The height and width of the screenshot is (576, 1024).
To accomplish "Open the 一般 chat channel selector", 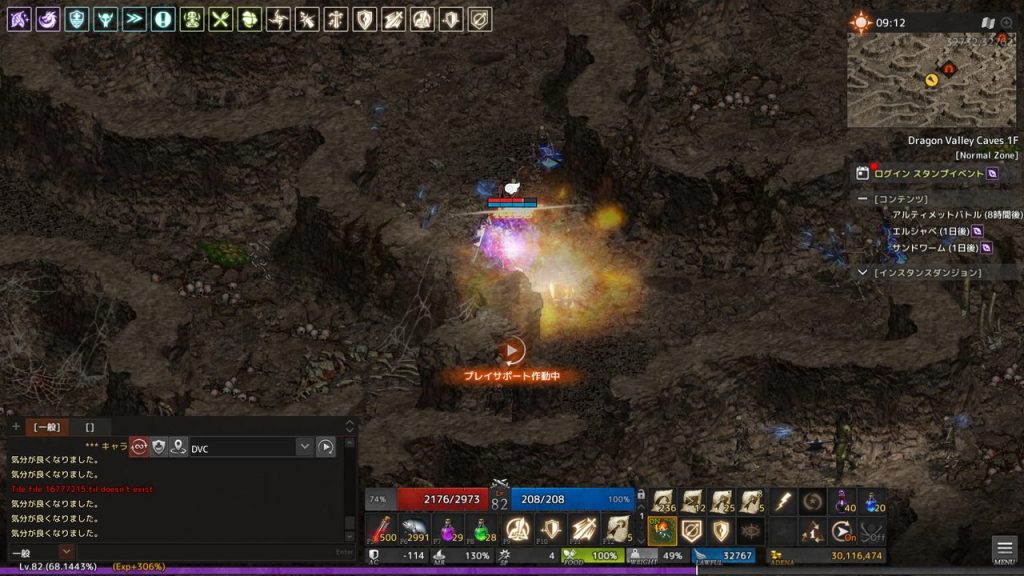I will click(66, 551).
